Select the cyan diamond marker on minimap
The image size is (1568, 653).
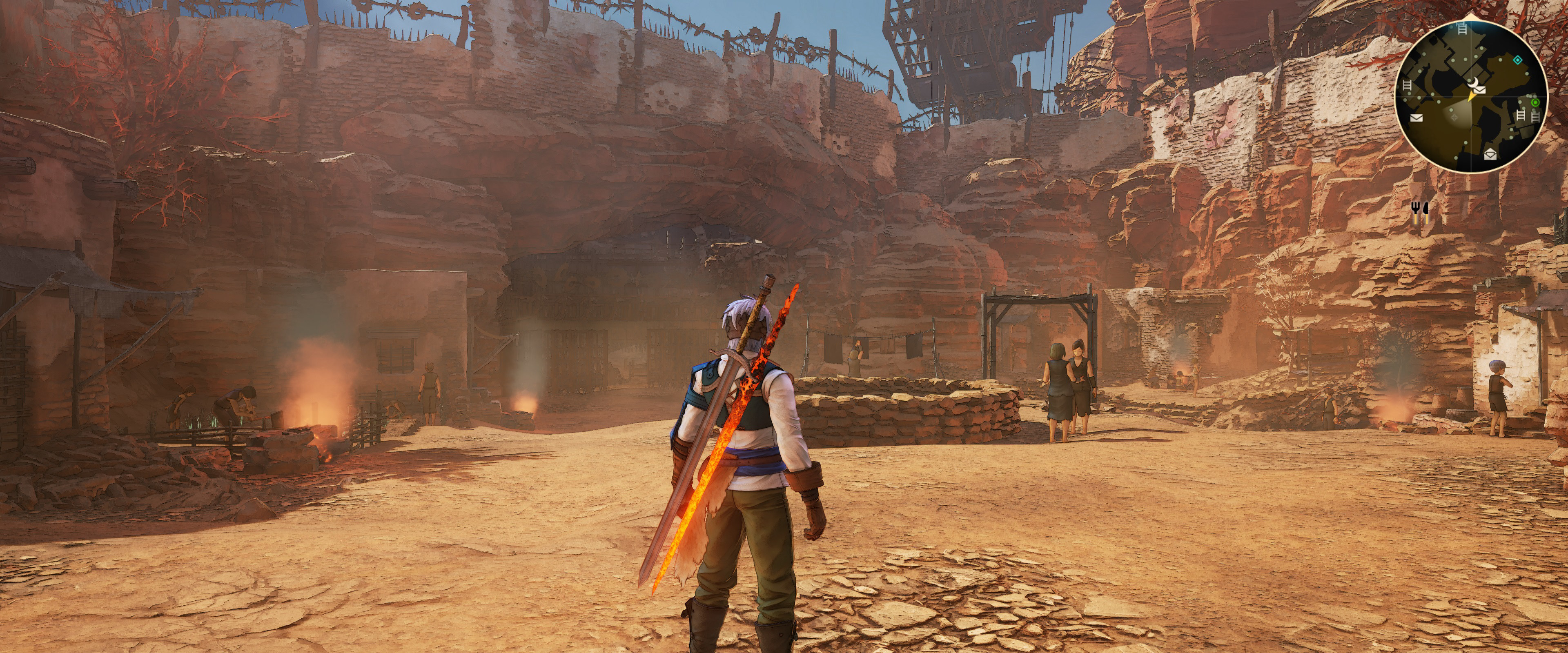pyautogui.click(x=1517, y=60)
